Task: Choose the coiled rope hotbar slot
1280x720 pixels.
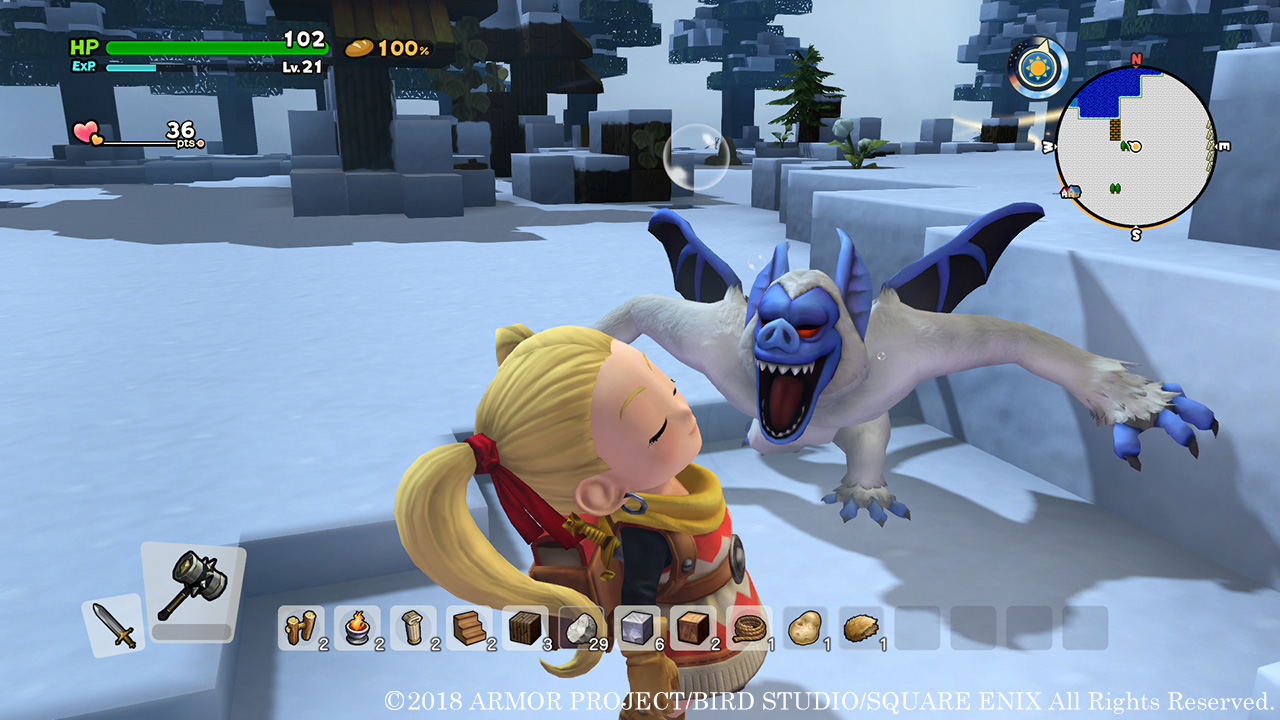Action: (748, 628)
